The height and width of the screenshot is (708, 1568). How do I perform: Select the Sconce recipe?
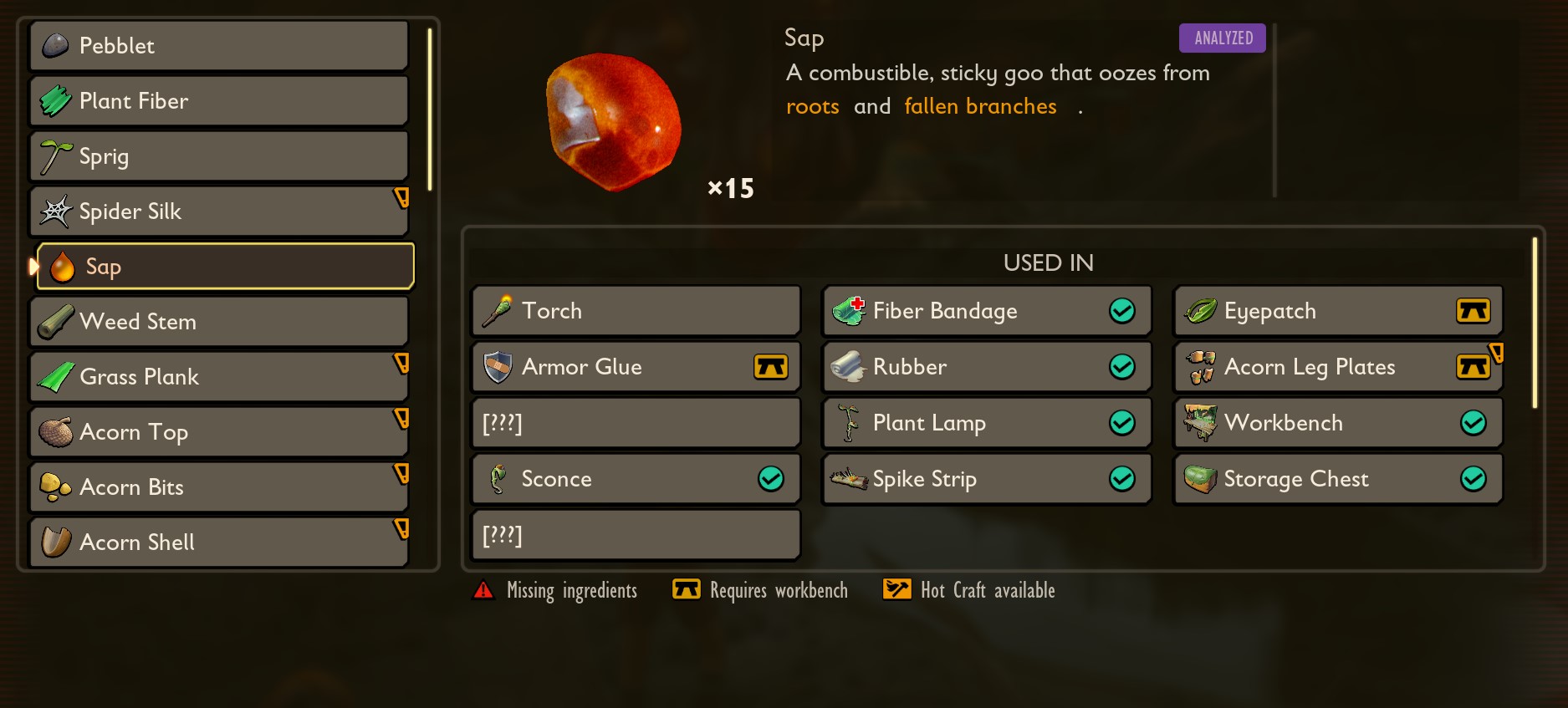coord(636,479)
